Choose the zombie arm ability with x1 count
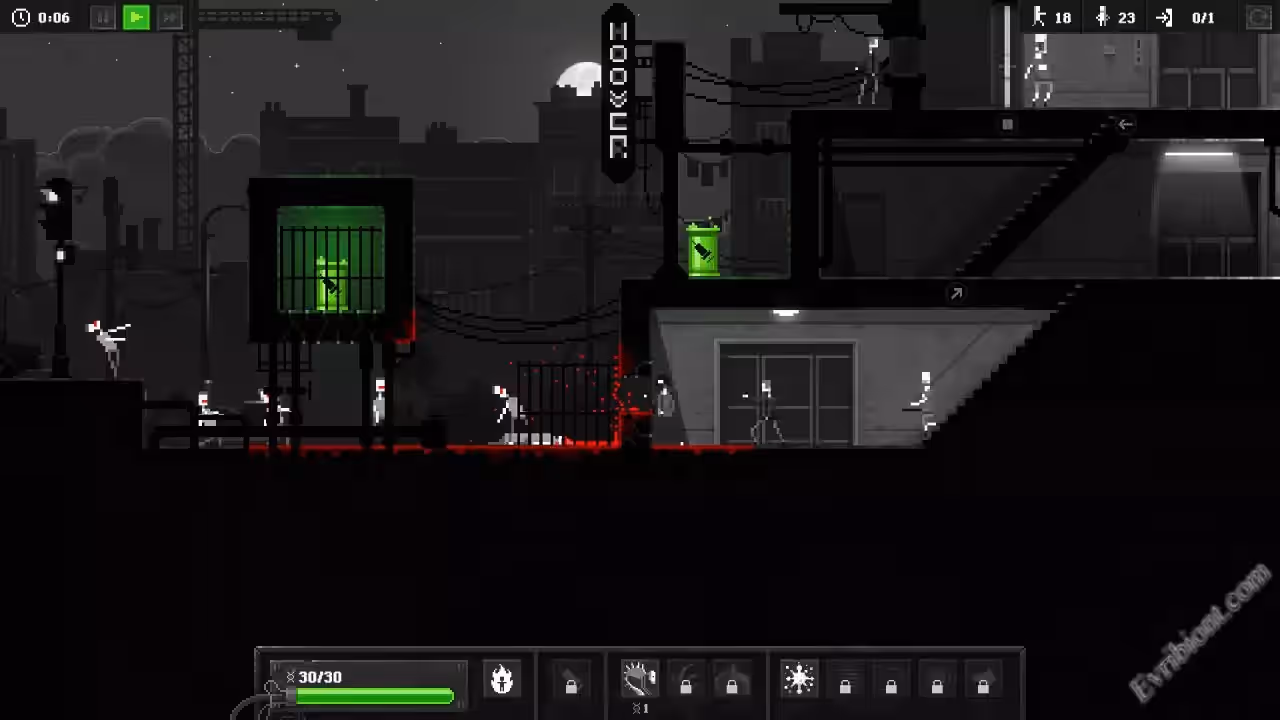Screen dimensions: 1280x720 (x=639, y=679)
